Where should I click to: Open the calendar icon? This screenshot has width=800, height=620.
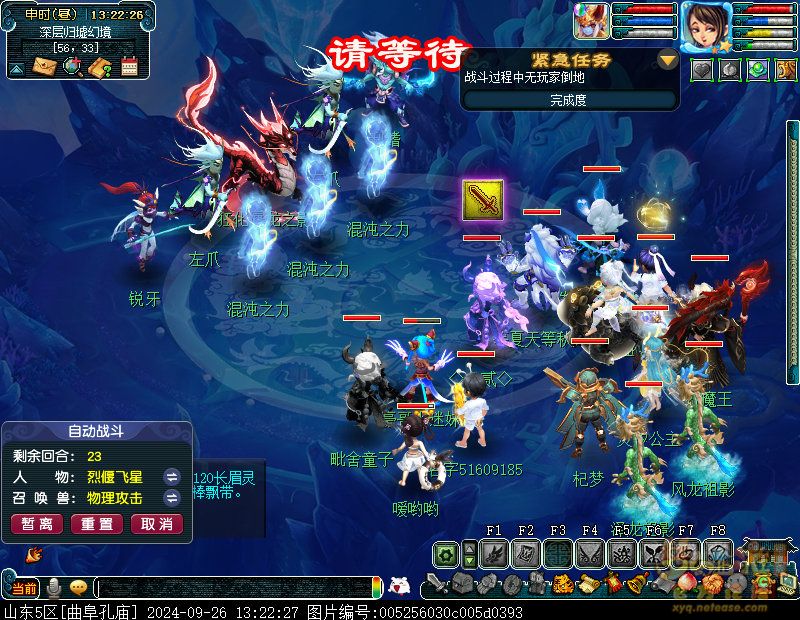[x=129, y=67]
